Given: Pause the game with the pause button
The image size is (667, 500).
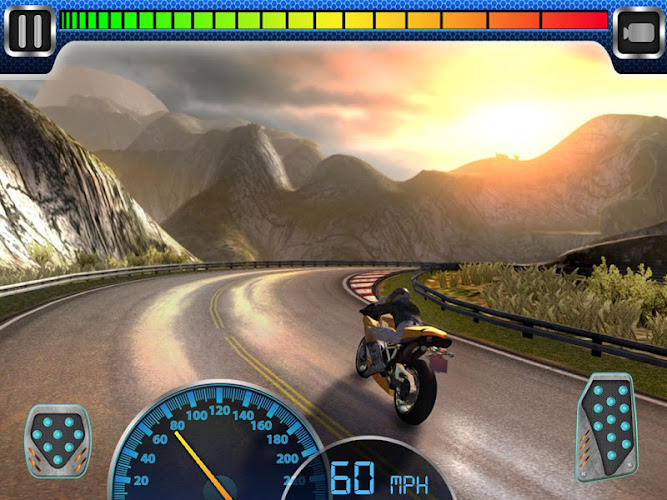Looking at the screenshot, I should click(30, 31).
